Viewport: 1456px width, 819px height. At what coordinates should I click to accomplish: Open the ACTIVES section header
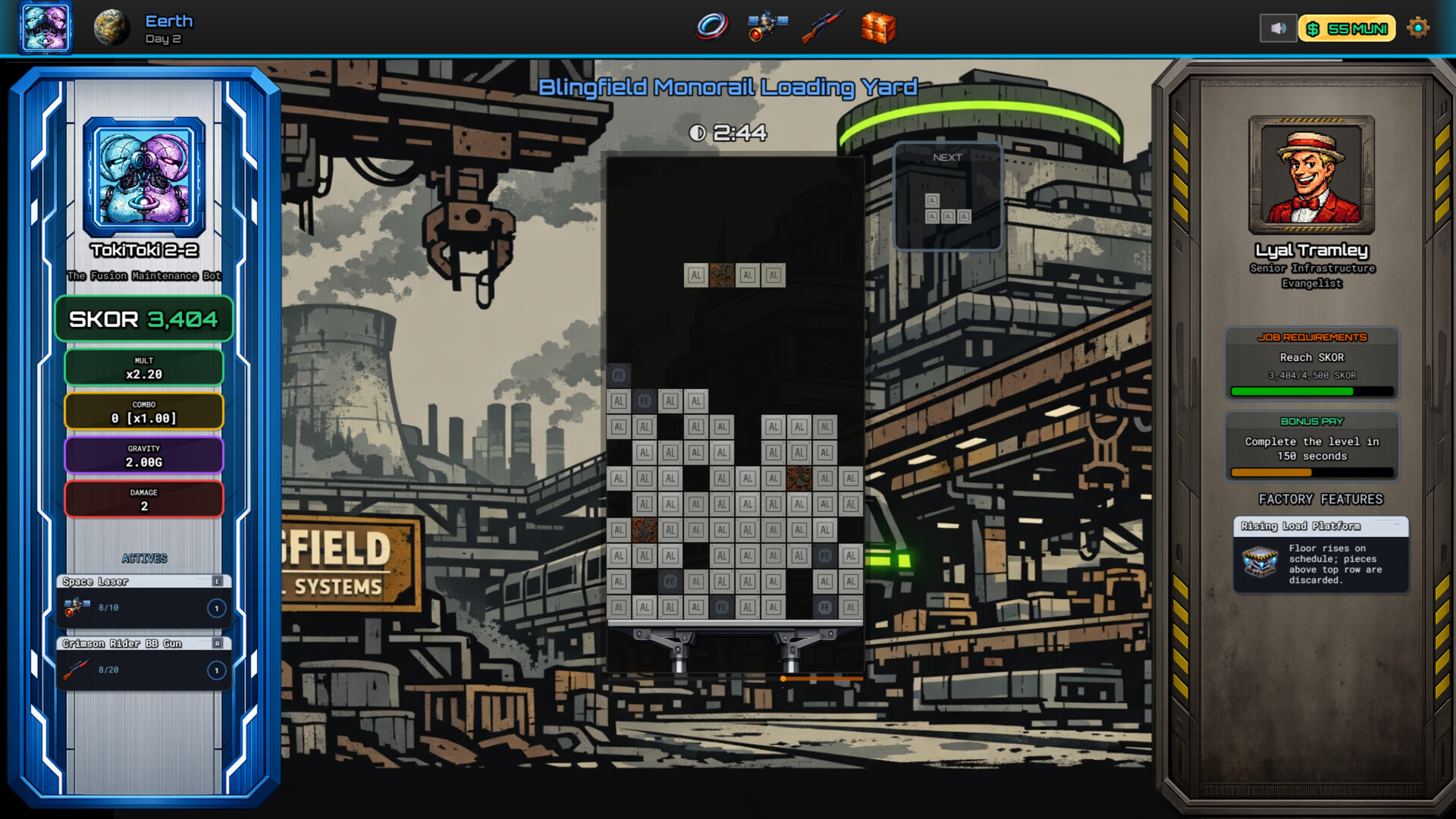[144, 558]
